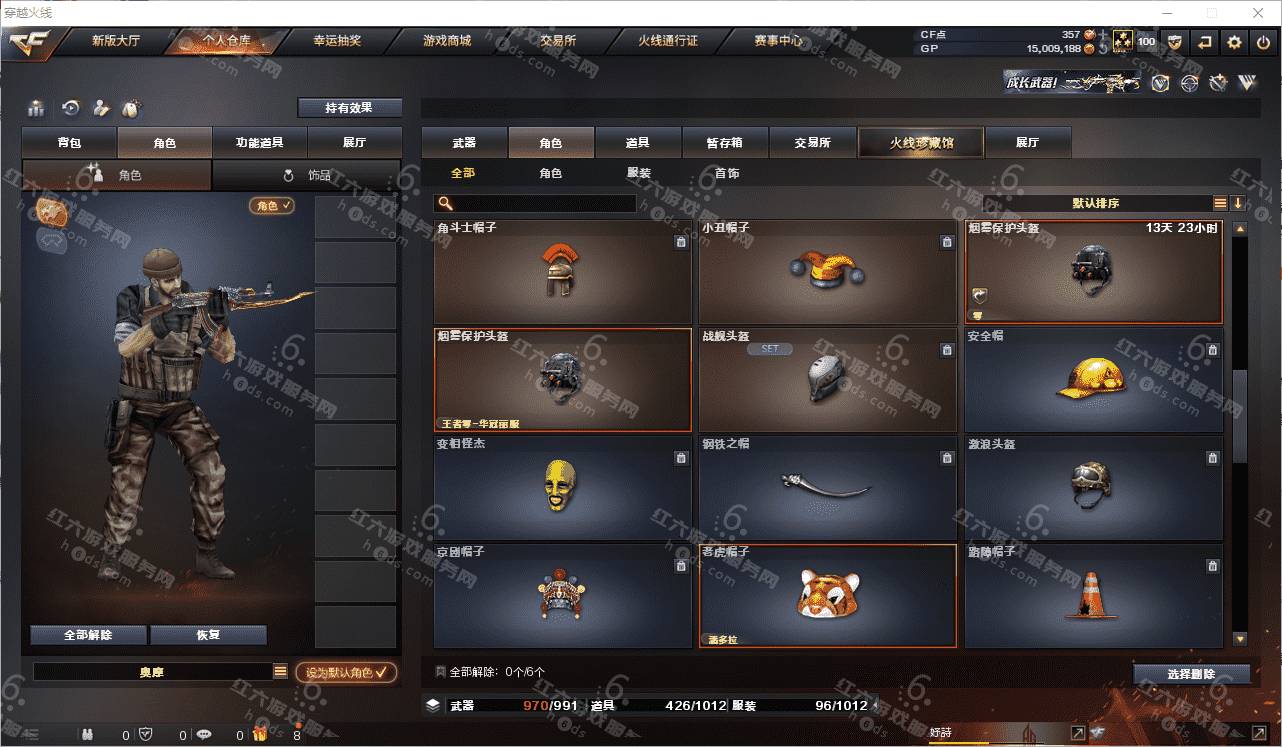Open the gear settings icon
This screenshot has width=1282, height=747.
pyautogui.click(x=1234, y=42)
